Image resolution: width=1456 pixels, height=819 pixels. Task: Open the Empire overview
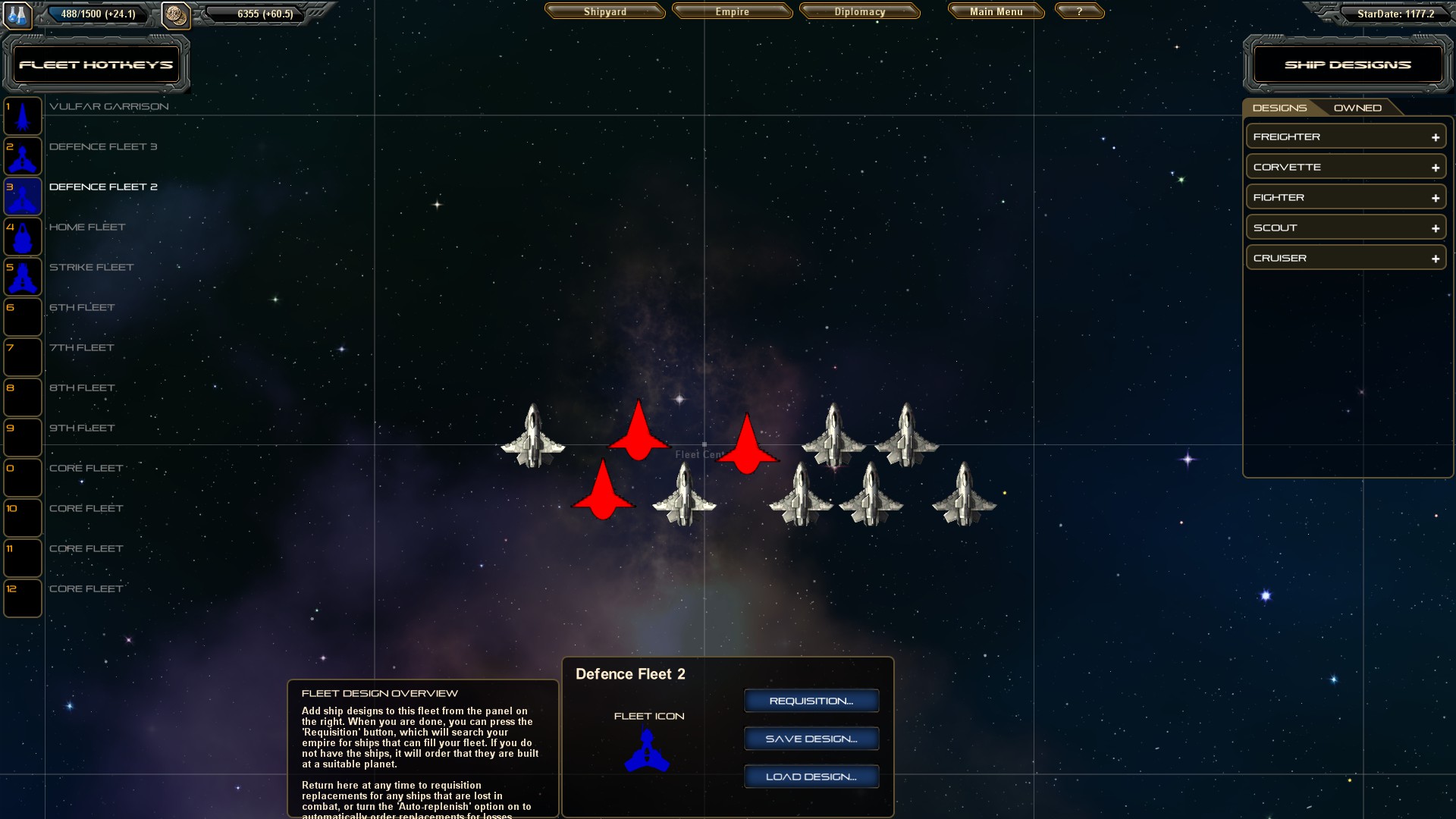(x=732, y=12)
